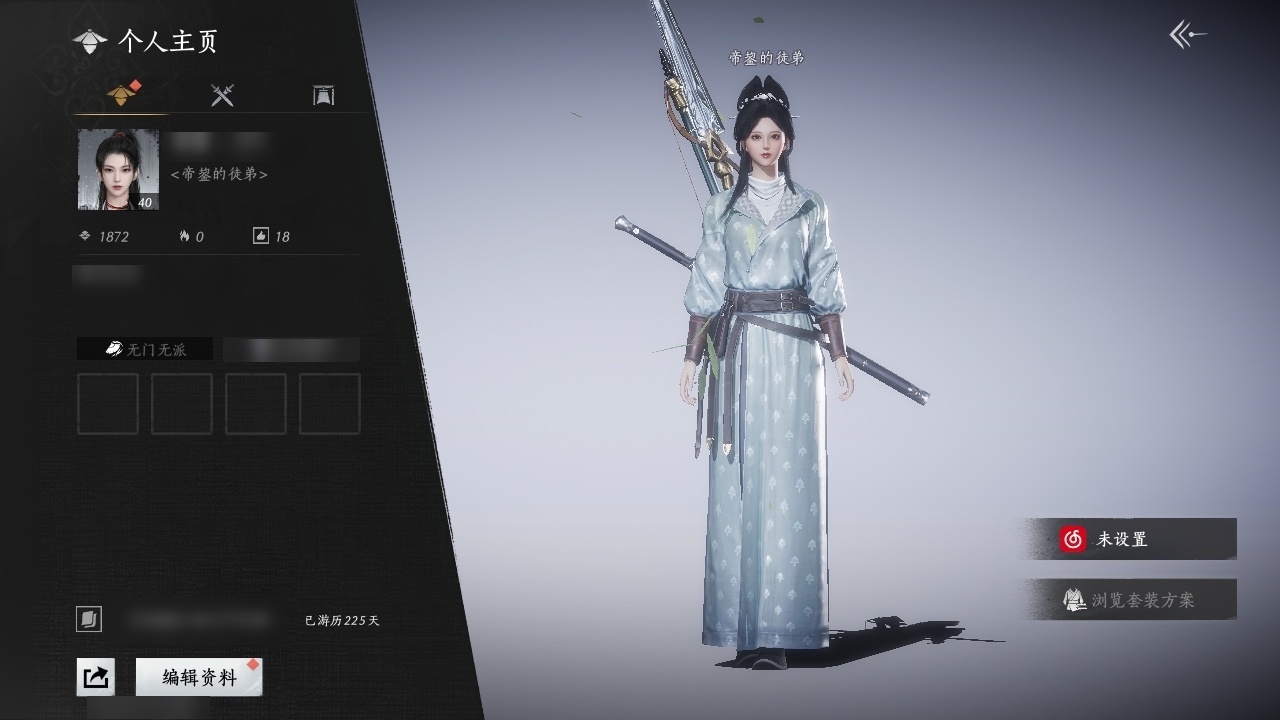Click the character portrait avatar
Viewport: 1280px width, 720px height.
tap(118, 170)
